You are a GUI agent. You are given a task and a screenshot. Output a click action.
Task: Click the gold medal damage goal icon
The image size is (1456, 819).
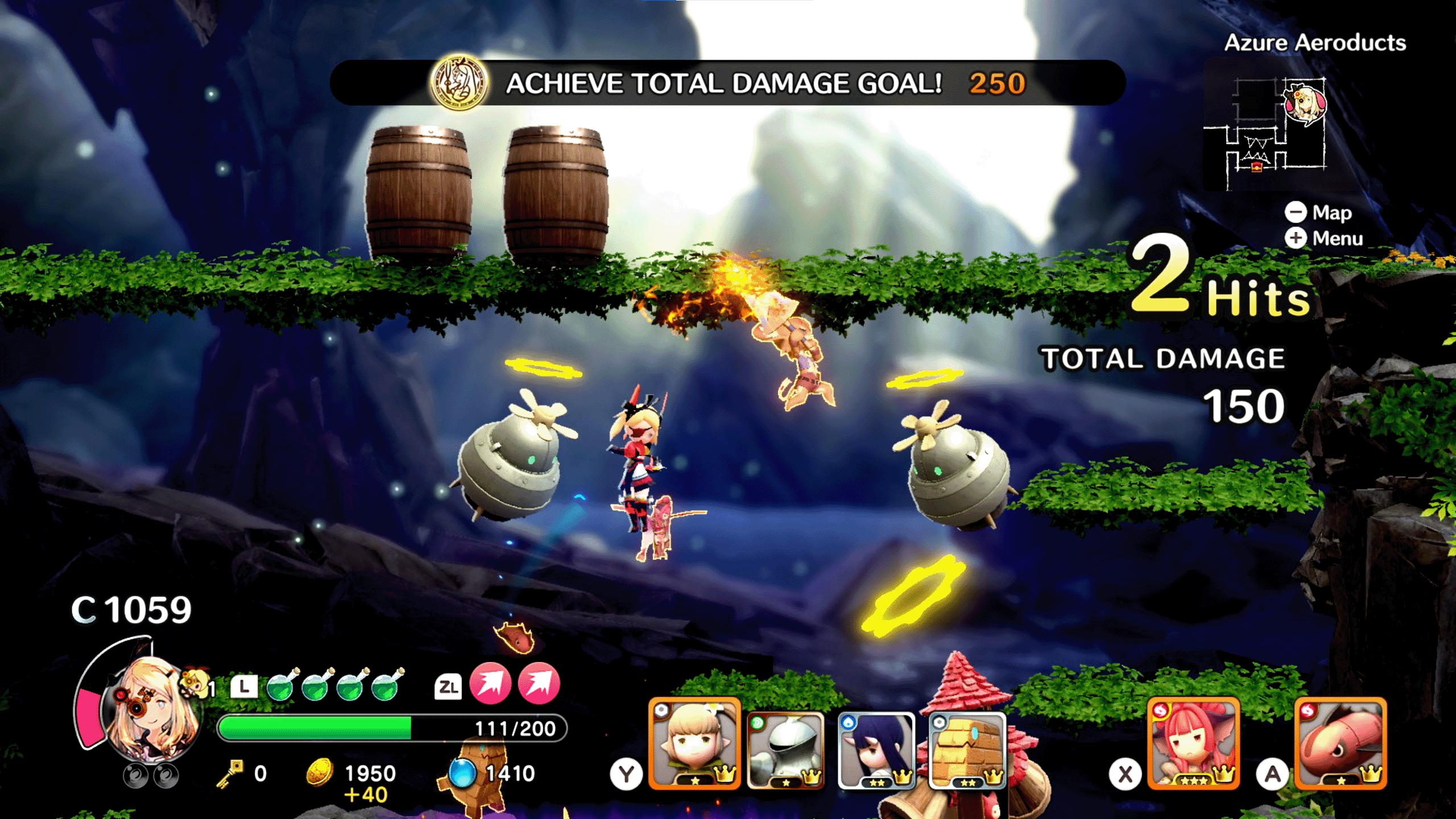(459, 83)
